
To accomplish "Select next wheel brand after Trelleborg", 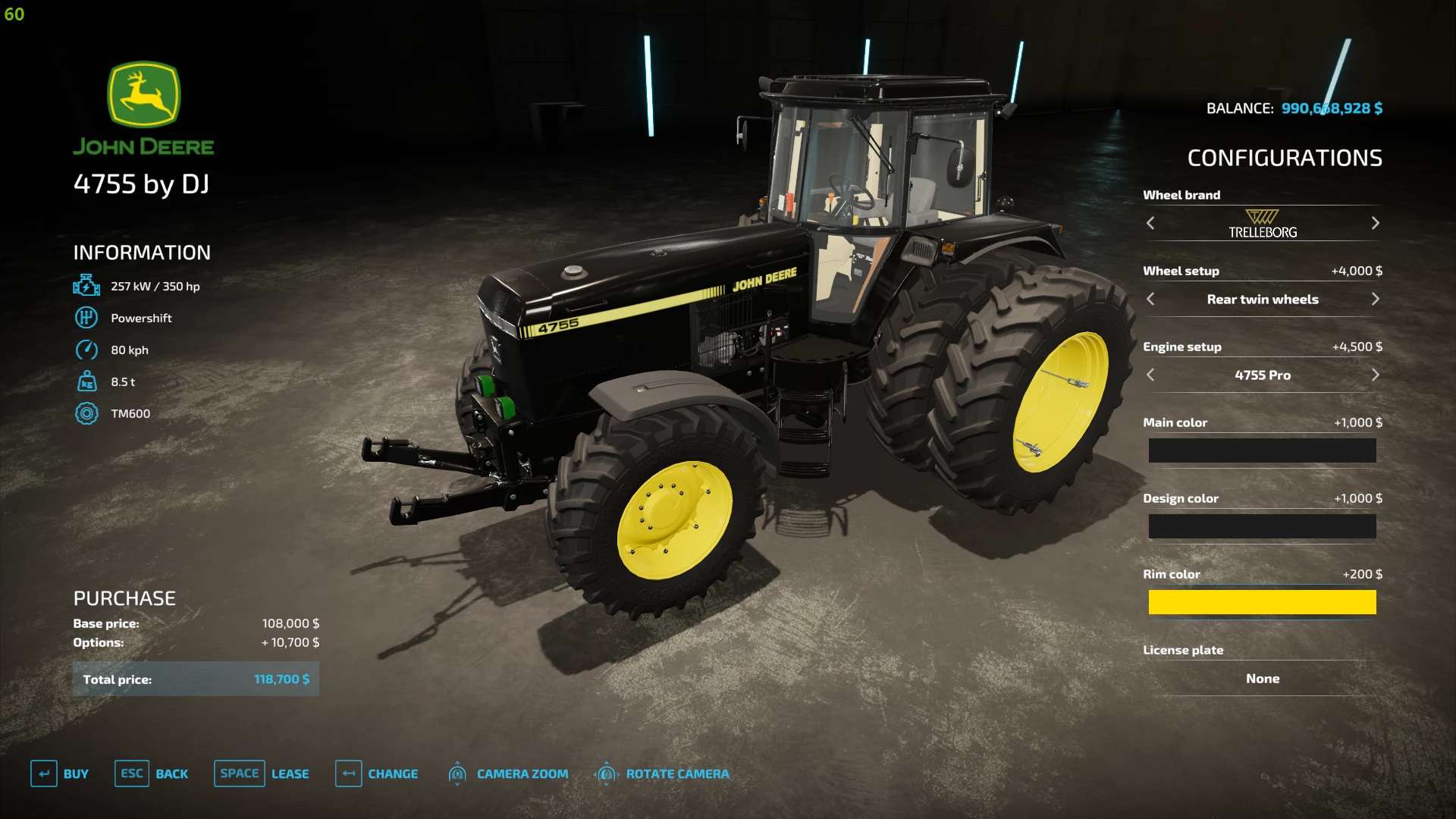I will click(x=1375, y=223).
